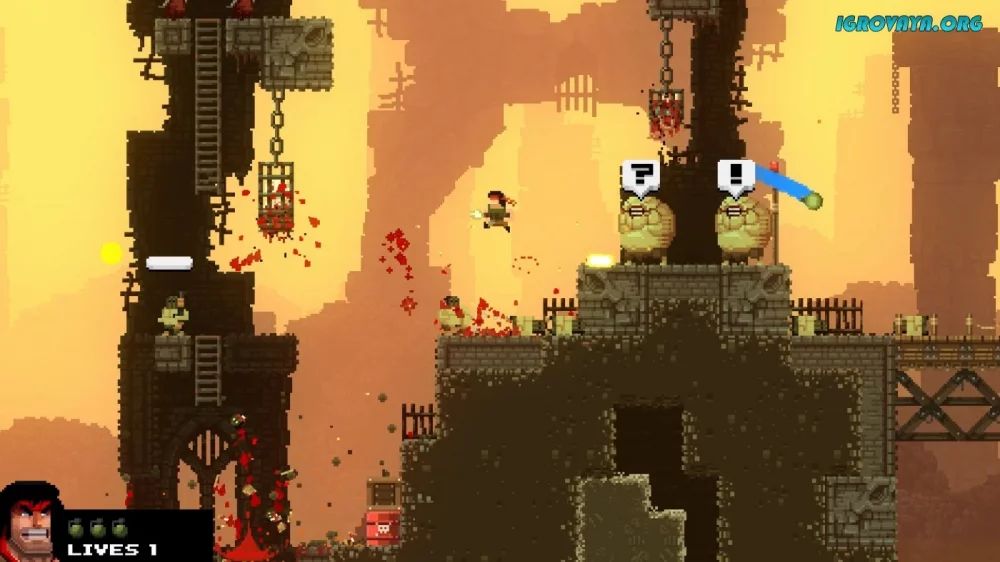Click the IGROVAYA.ORG watermark
This screenshot has height=562, width=1000.
[908, 23]
